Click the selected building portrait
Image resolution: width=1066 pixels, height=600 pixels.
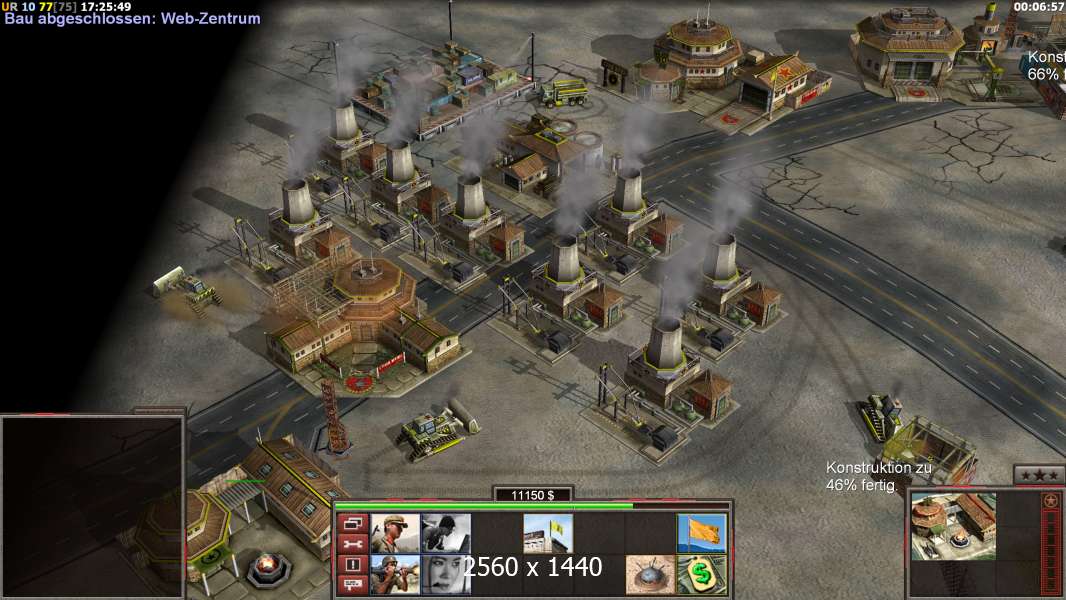pos(953,526)
